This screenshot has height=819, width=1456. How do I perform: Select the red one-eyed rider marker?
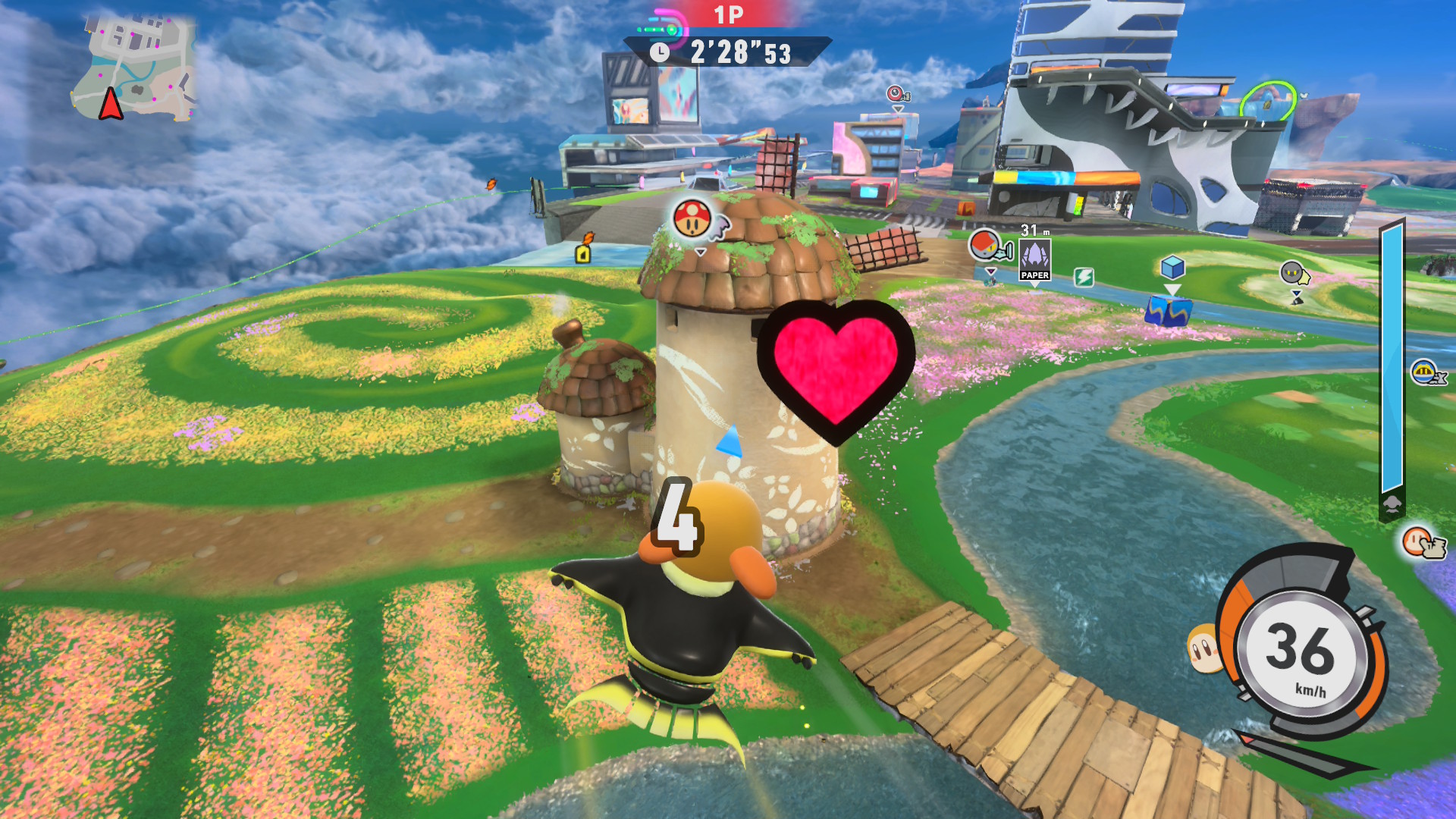pos(897,94)
